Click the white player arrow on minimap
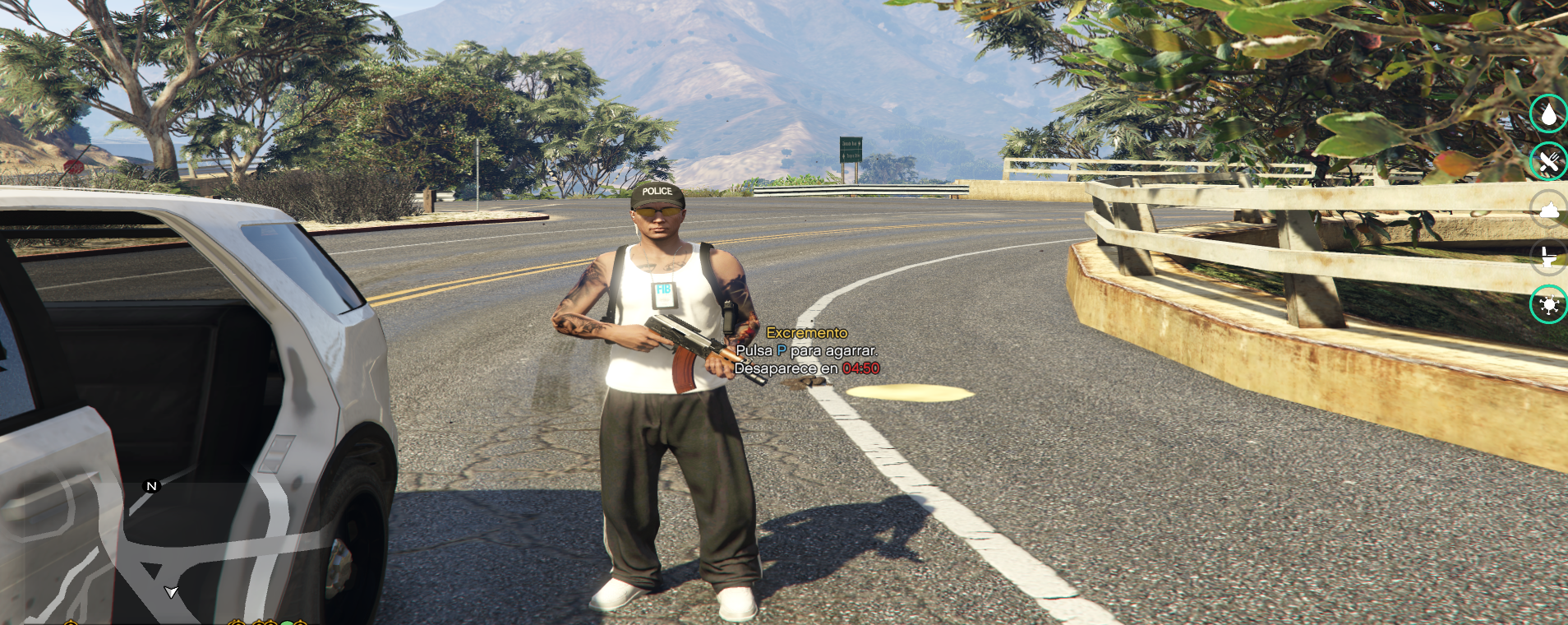The height and width of the screenshot is (625, 1568). click(x=171, y=591)
